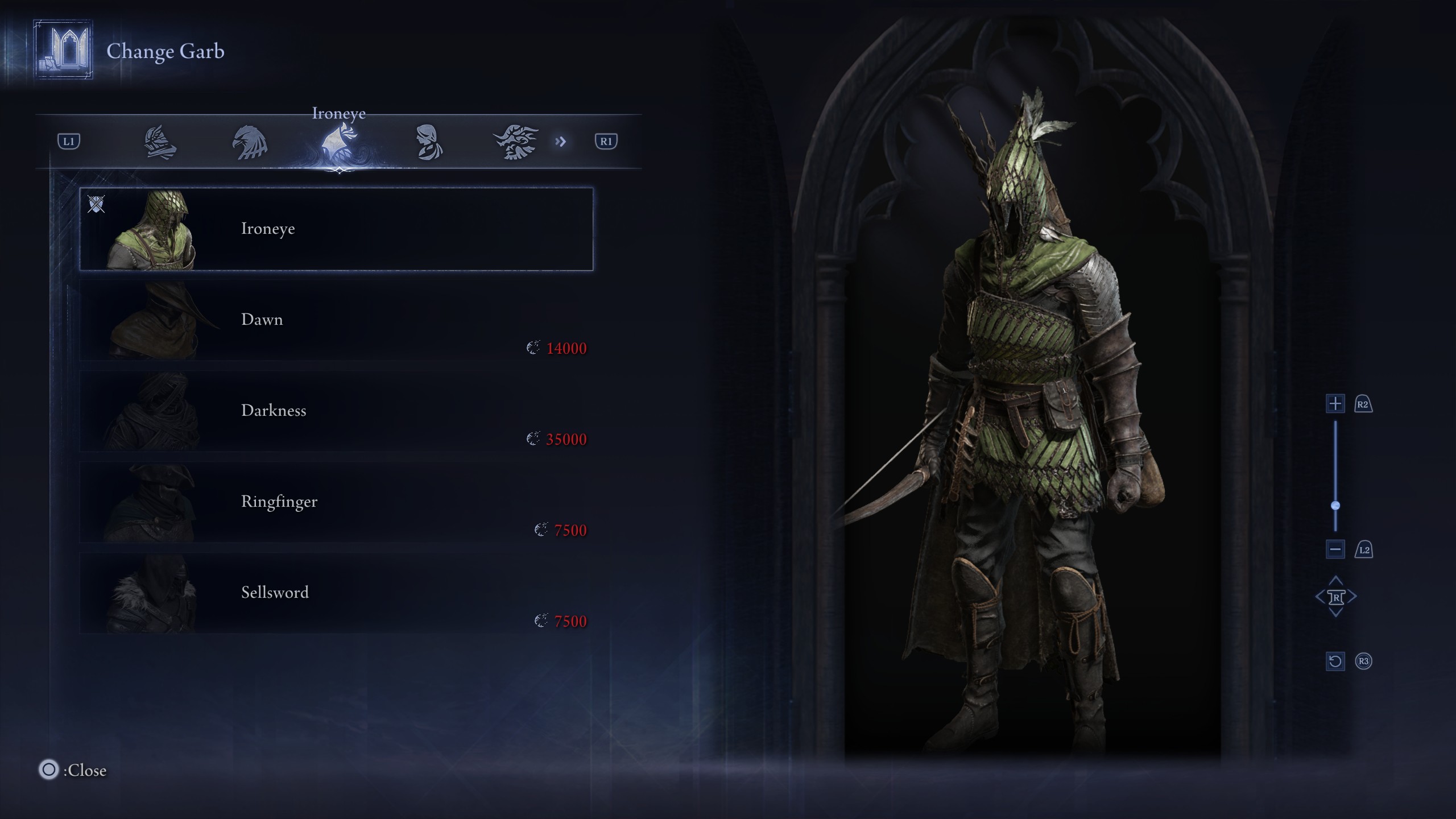This screenshot has height=819, width=1456.
Task: Adjust the preview zoom slider handle
Action: 1335,506
